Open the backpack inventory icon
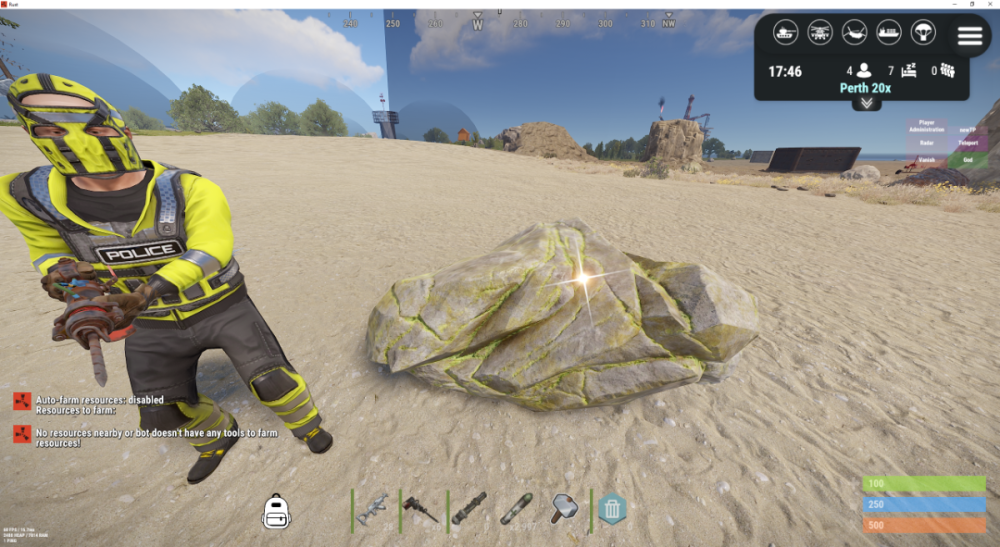The image size is (1000, 547). coord(276,511)
